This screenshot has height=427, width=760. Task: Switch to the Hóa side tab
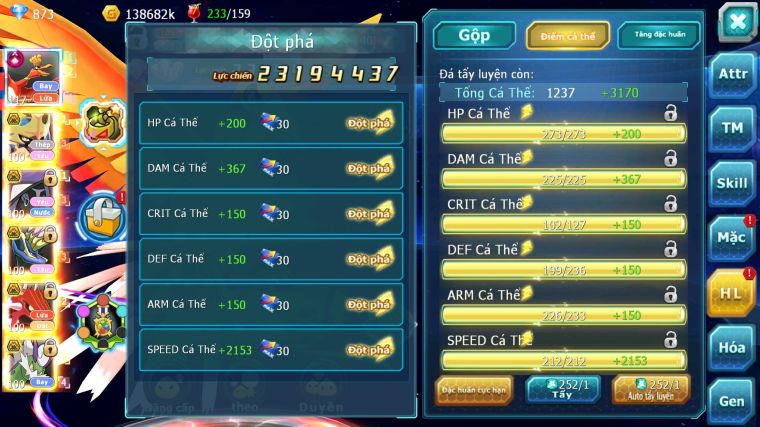pyautogui.click(x=733, y=347)
